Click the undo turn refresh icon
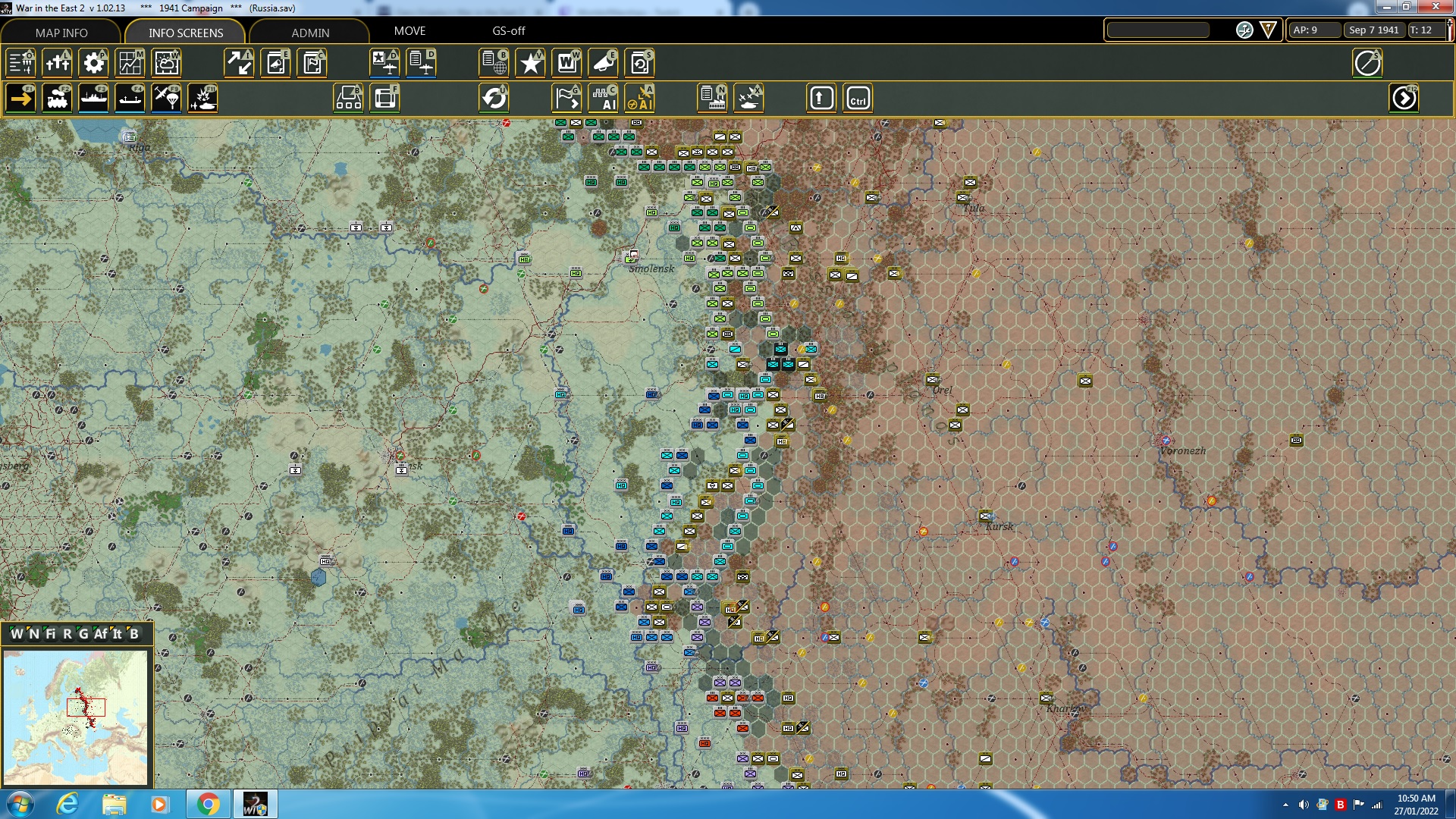The image size is (1456, 819). click(495, 98)
